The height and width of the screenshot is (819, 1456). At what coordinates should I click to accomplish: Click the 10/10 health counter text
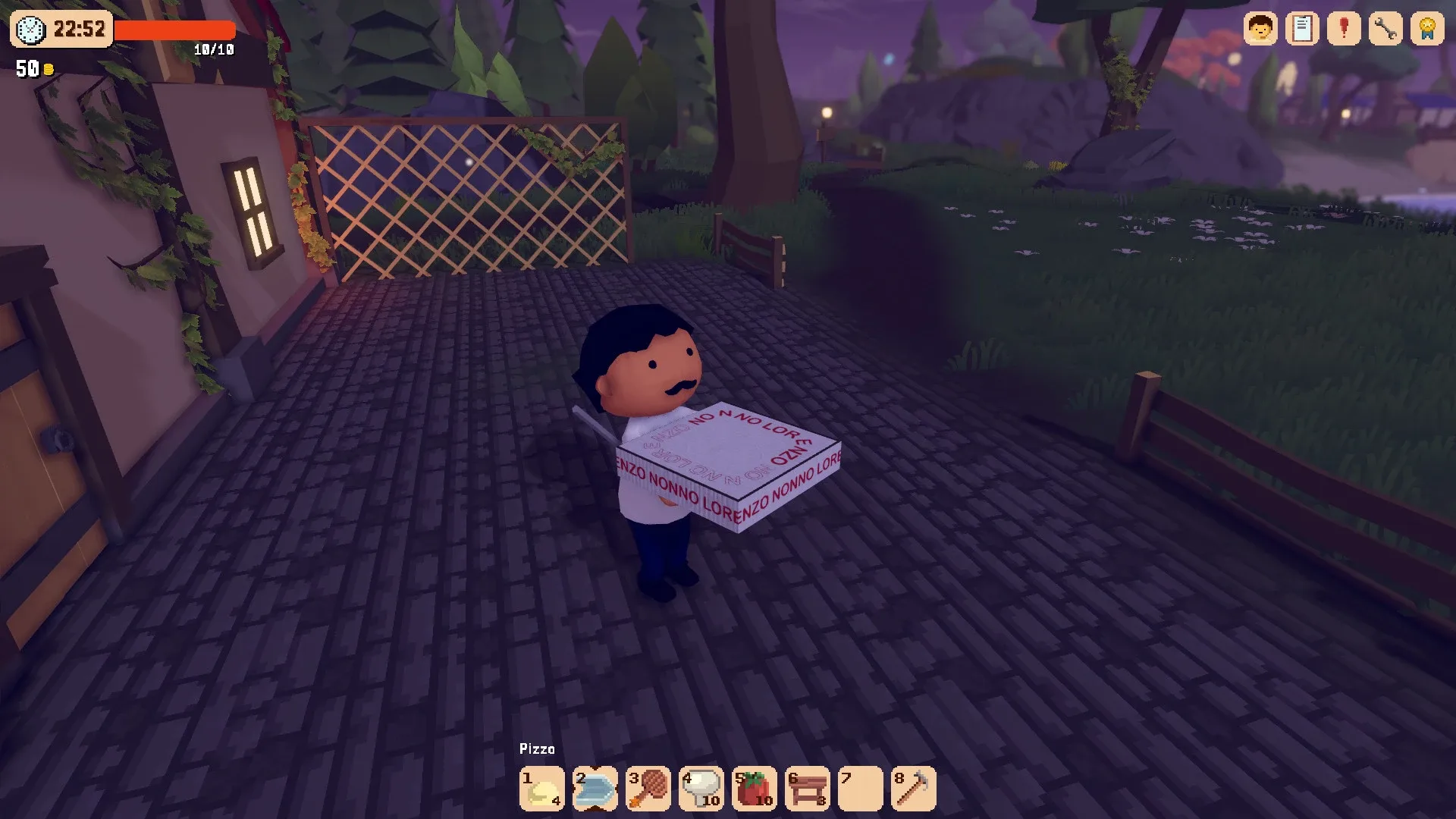tap(214, 49)
